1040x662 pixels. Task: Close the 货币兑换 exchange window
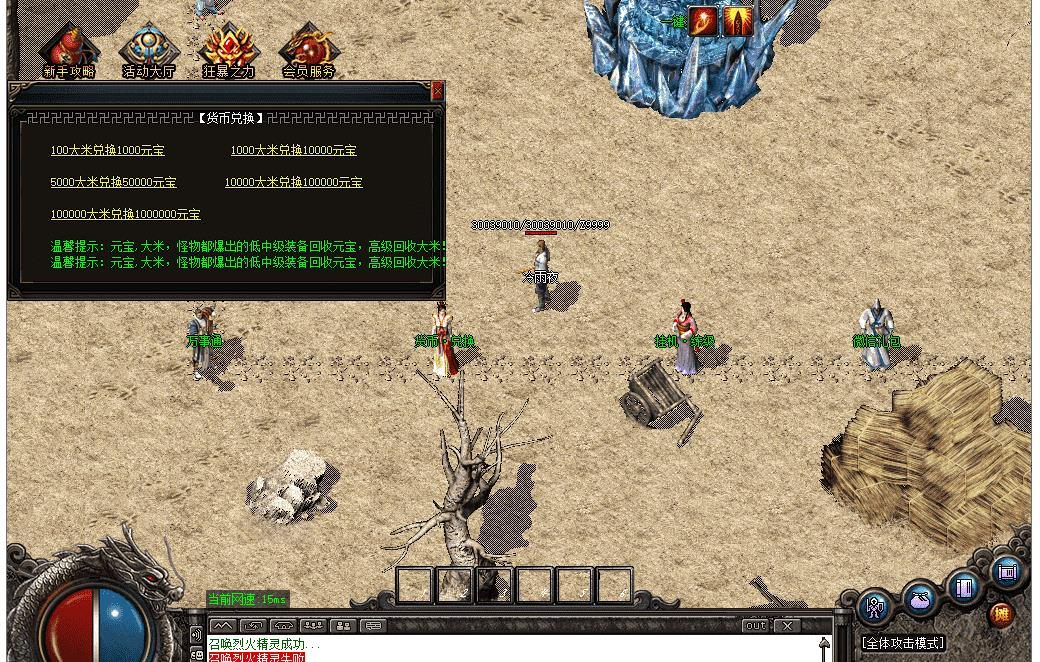[437, 91]
